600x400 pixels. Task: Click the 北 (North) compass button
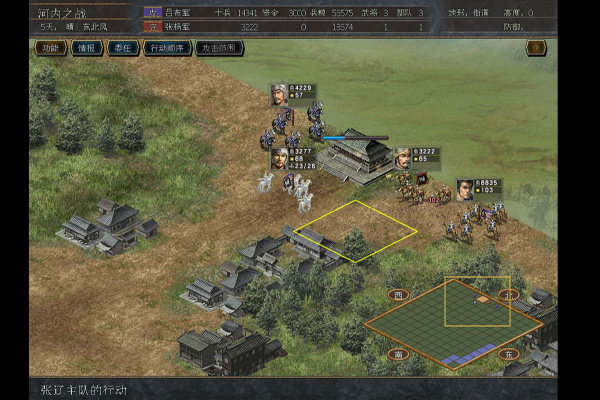pyautogui.click(x=508, y=296)
